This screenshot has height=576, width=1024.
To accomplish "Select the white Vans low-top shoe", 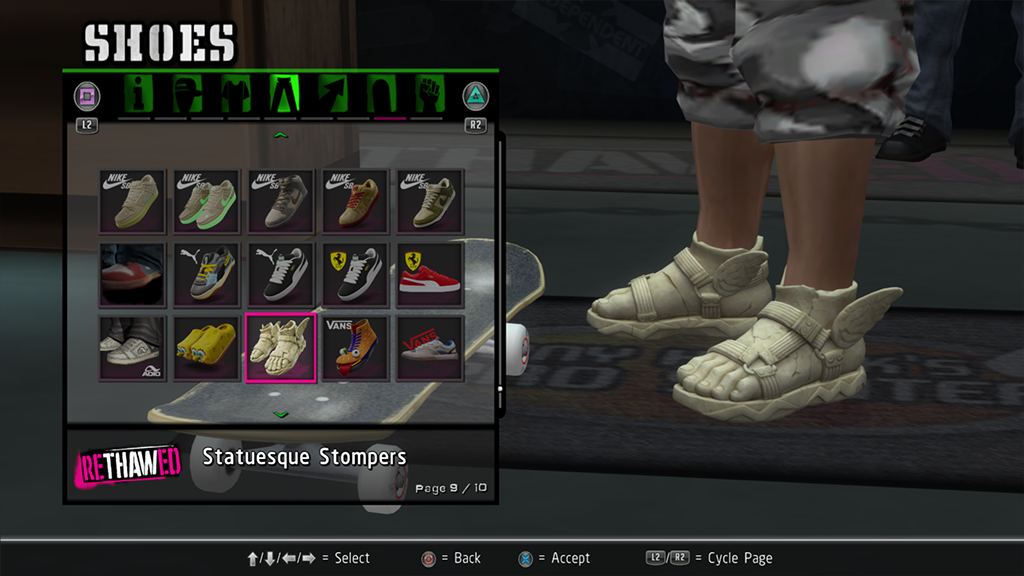I will click(430, 348).
